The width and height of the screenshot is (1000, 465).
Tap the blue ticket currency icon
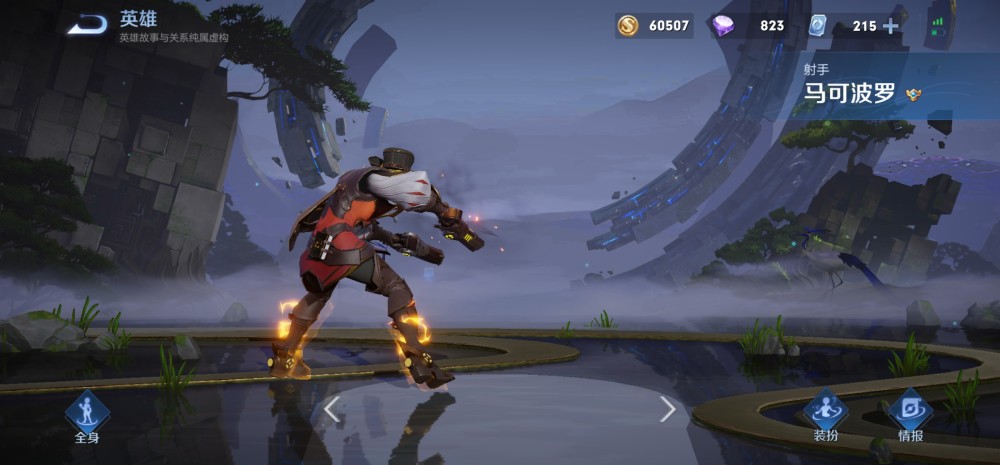pos(818,26)
